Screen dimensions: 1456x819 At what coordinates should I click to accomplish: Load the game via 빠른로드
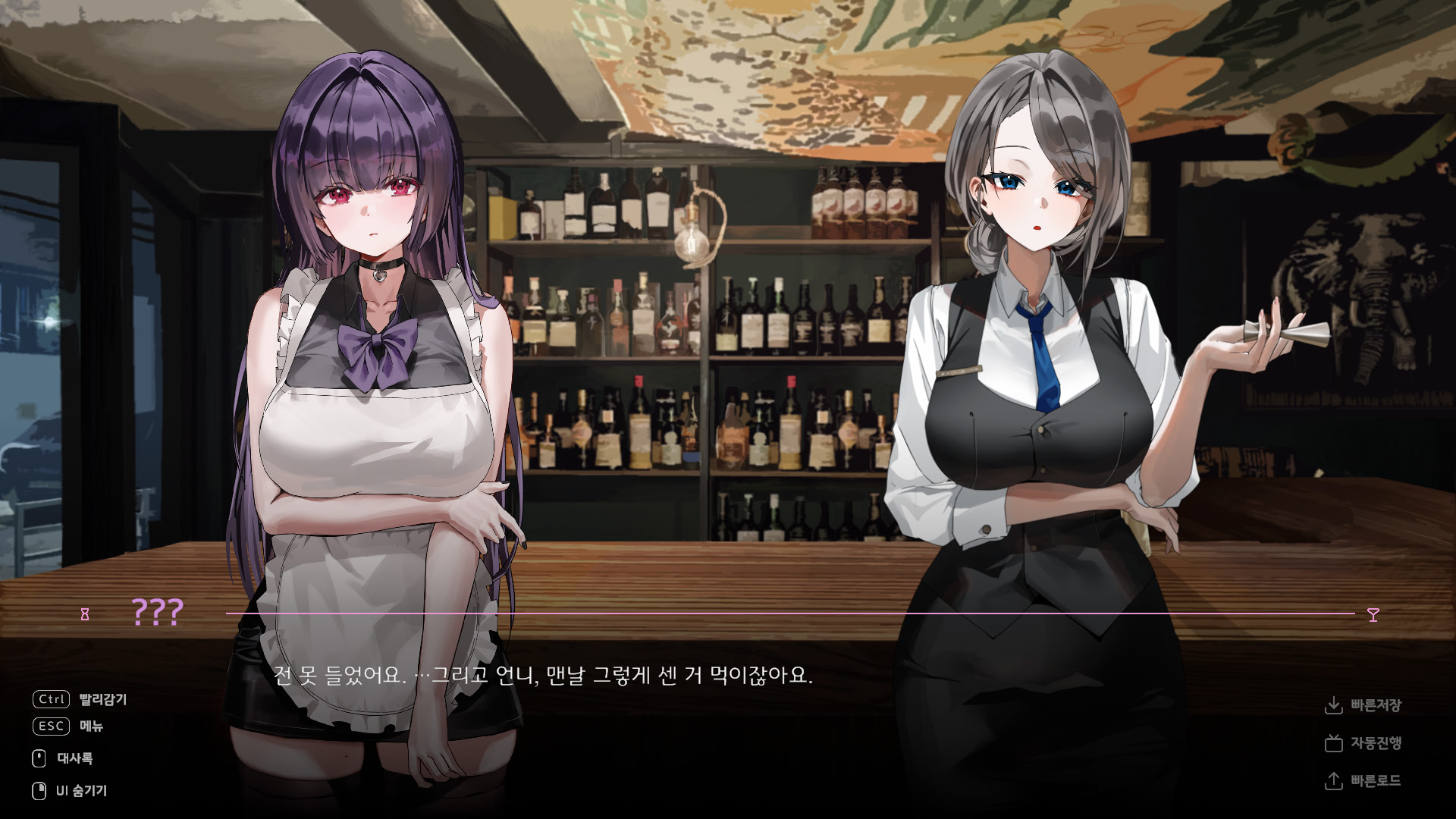1377,781
